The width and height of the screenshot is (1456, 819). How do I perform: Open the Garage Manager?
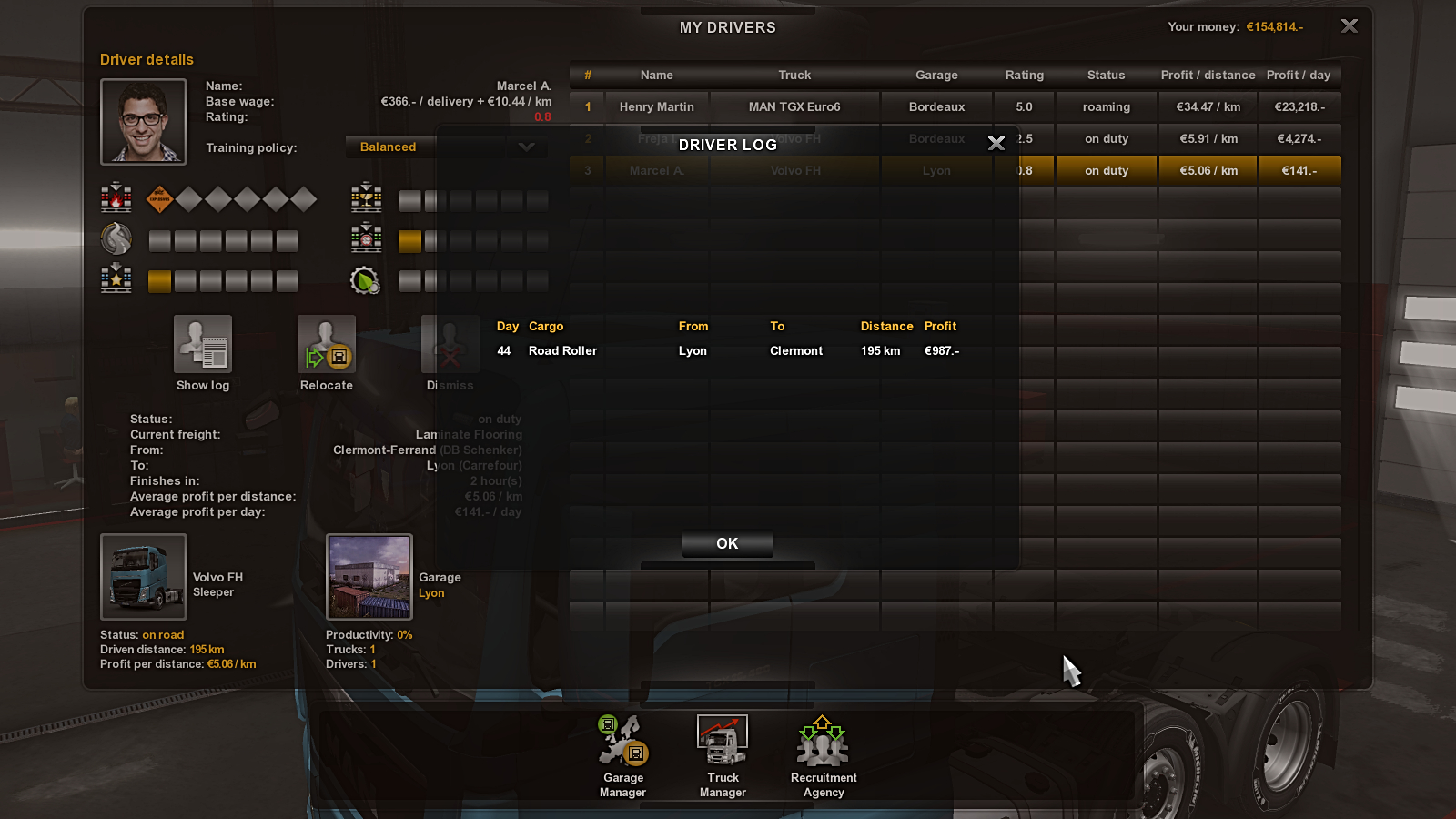tap(623, 755)
